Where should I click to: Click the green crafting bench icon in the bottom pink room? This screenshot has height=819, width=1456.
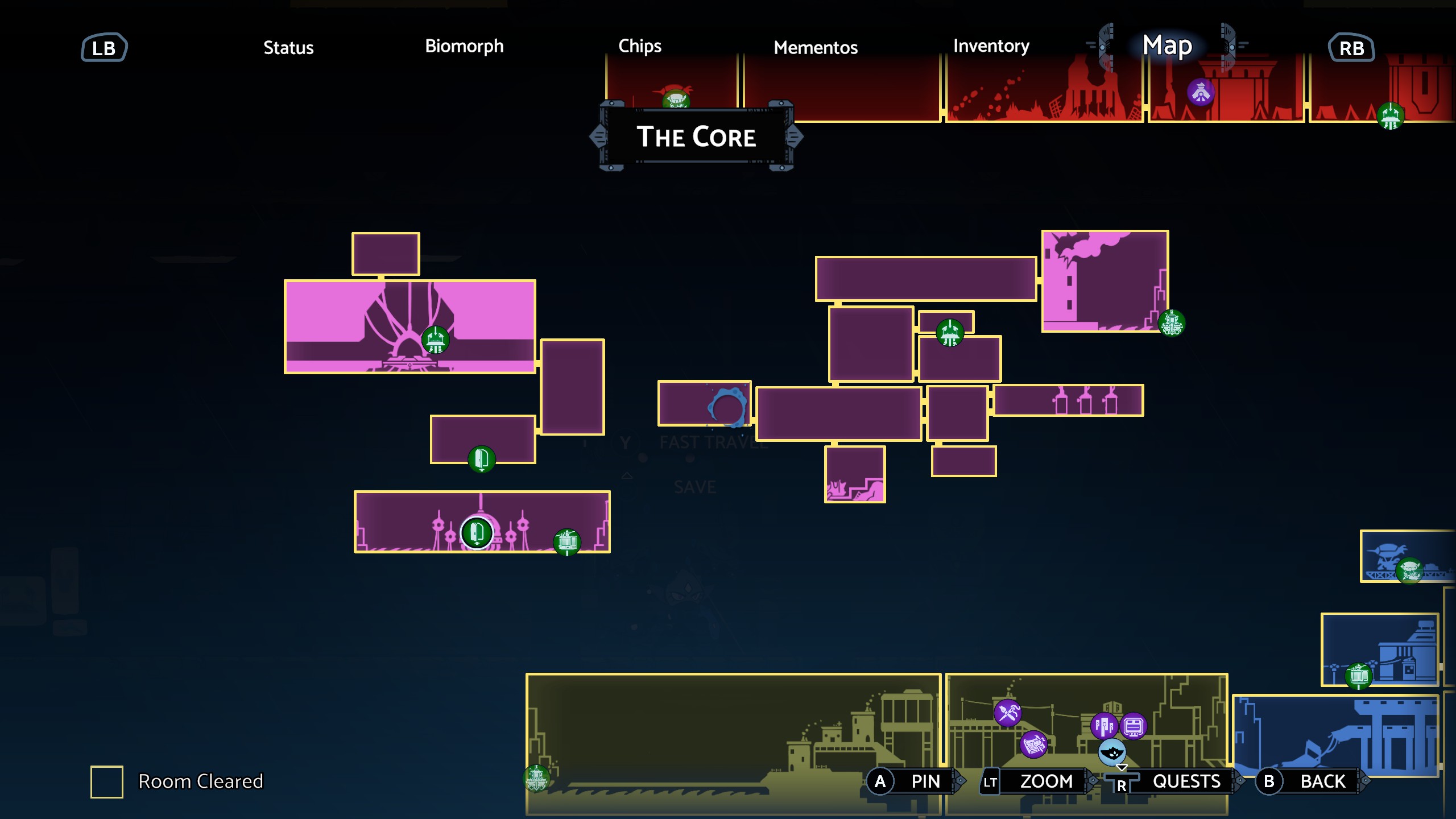566,543
